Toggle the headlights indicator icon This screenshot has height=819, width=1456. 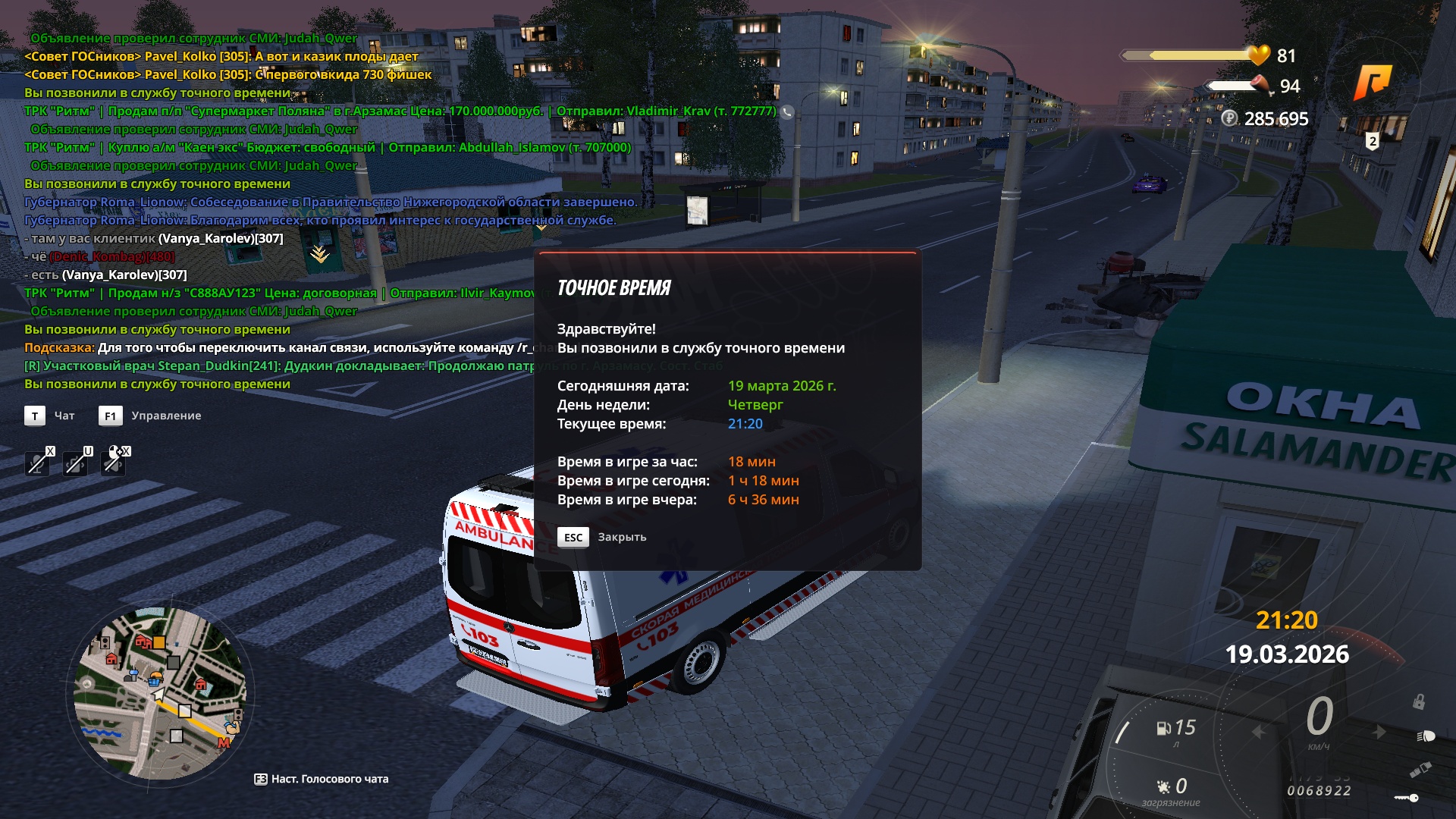(1426, 736)
